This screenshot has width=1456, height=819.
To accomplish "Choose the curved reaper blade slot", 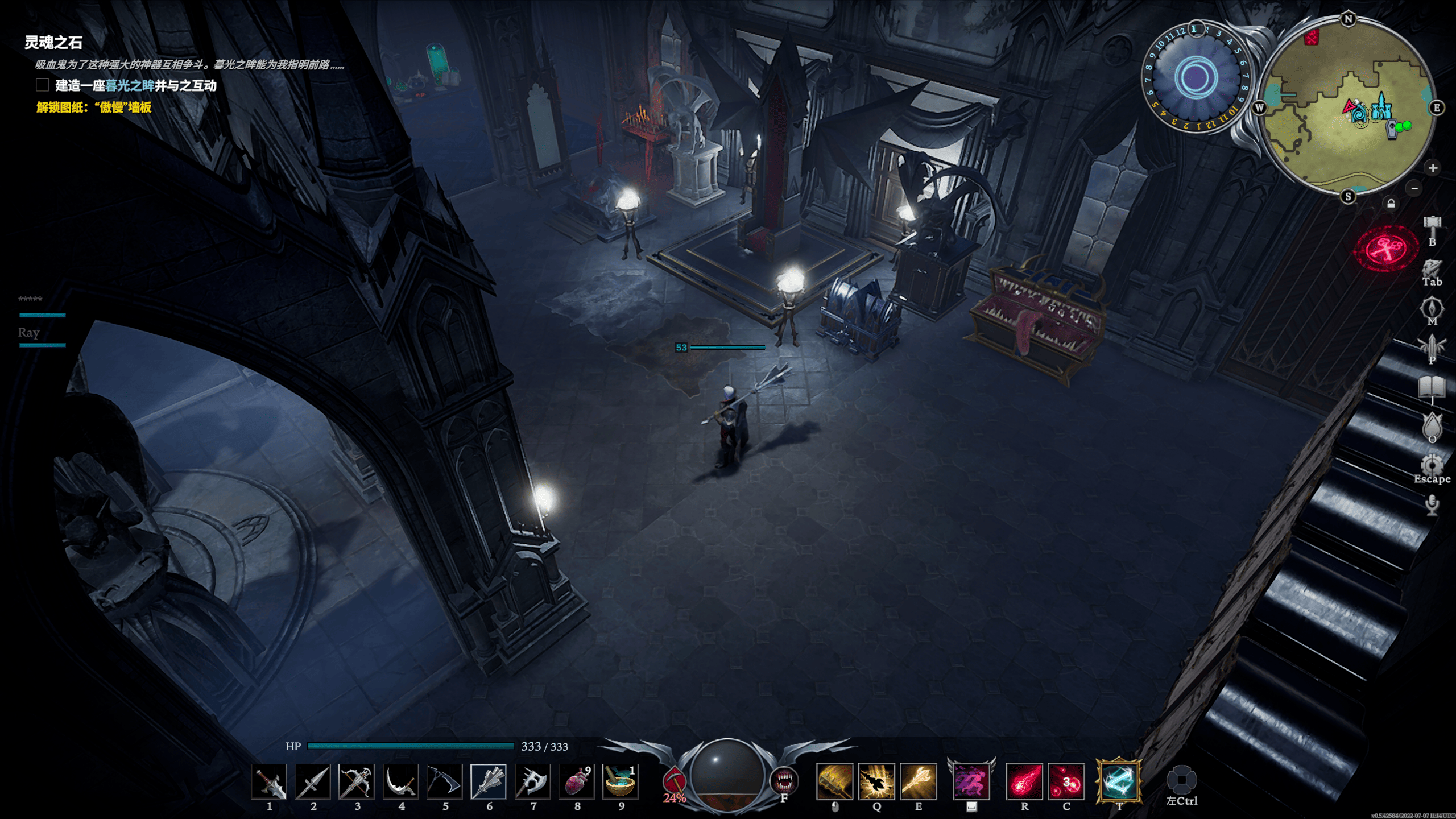I will tap(401, 781).
